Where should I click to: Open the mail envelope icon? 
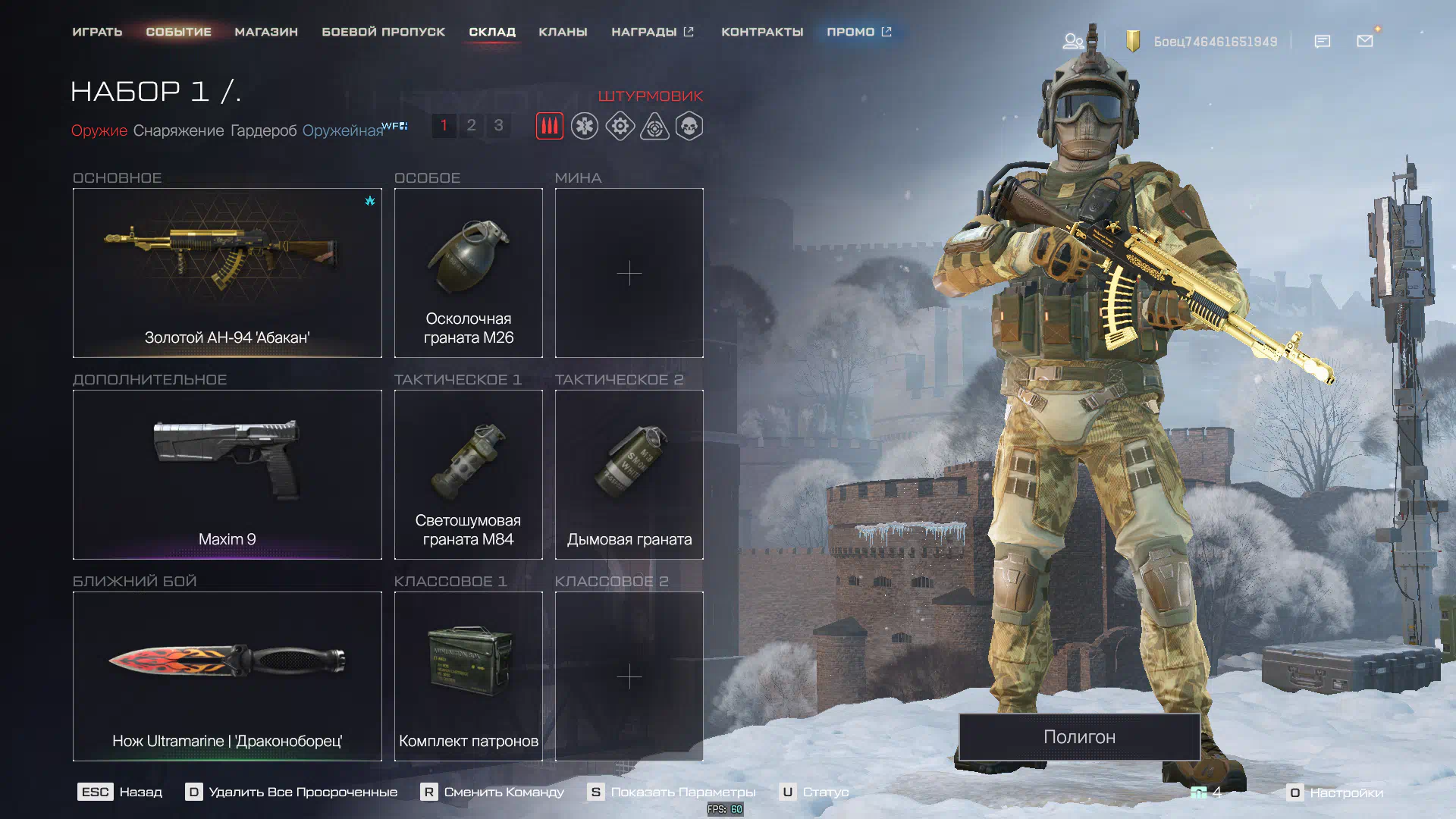pyautogui.click(x=1365, y=41)
